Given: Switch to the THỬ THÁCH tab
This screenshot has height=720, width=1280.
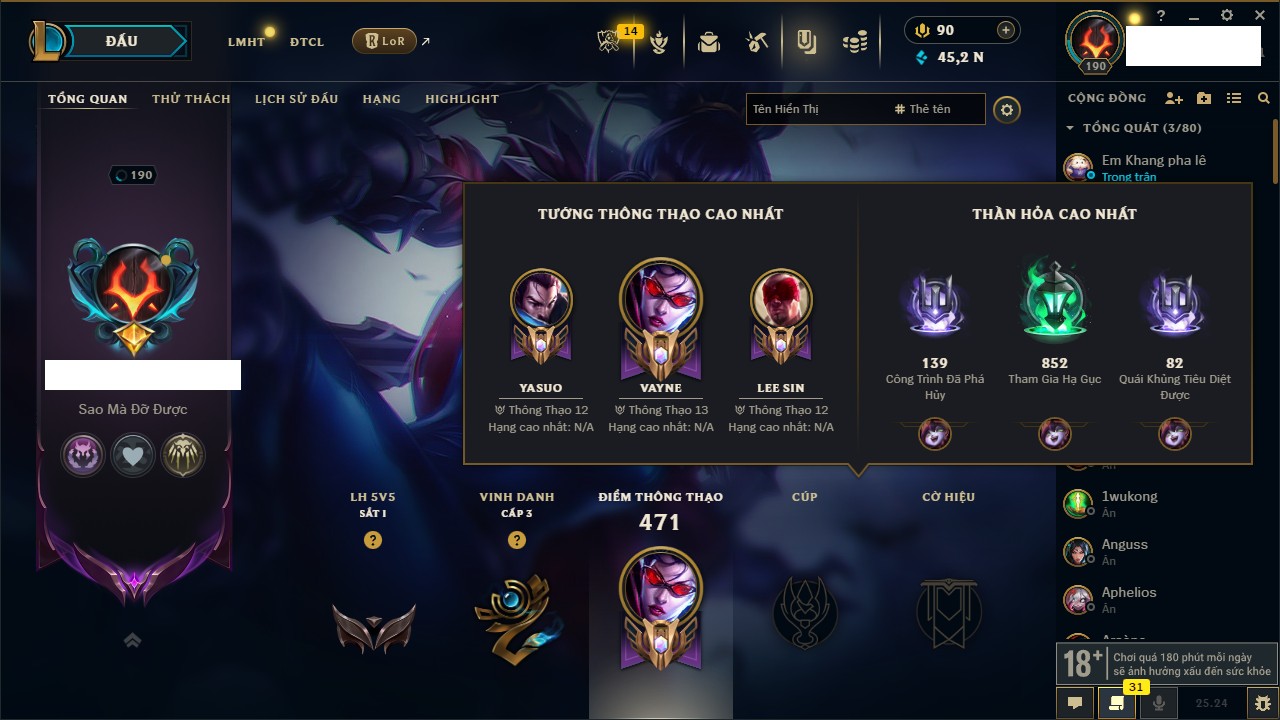Looking at the screenshot, I should click(191, 99).
